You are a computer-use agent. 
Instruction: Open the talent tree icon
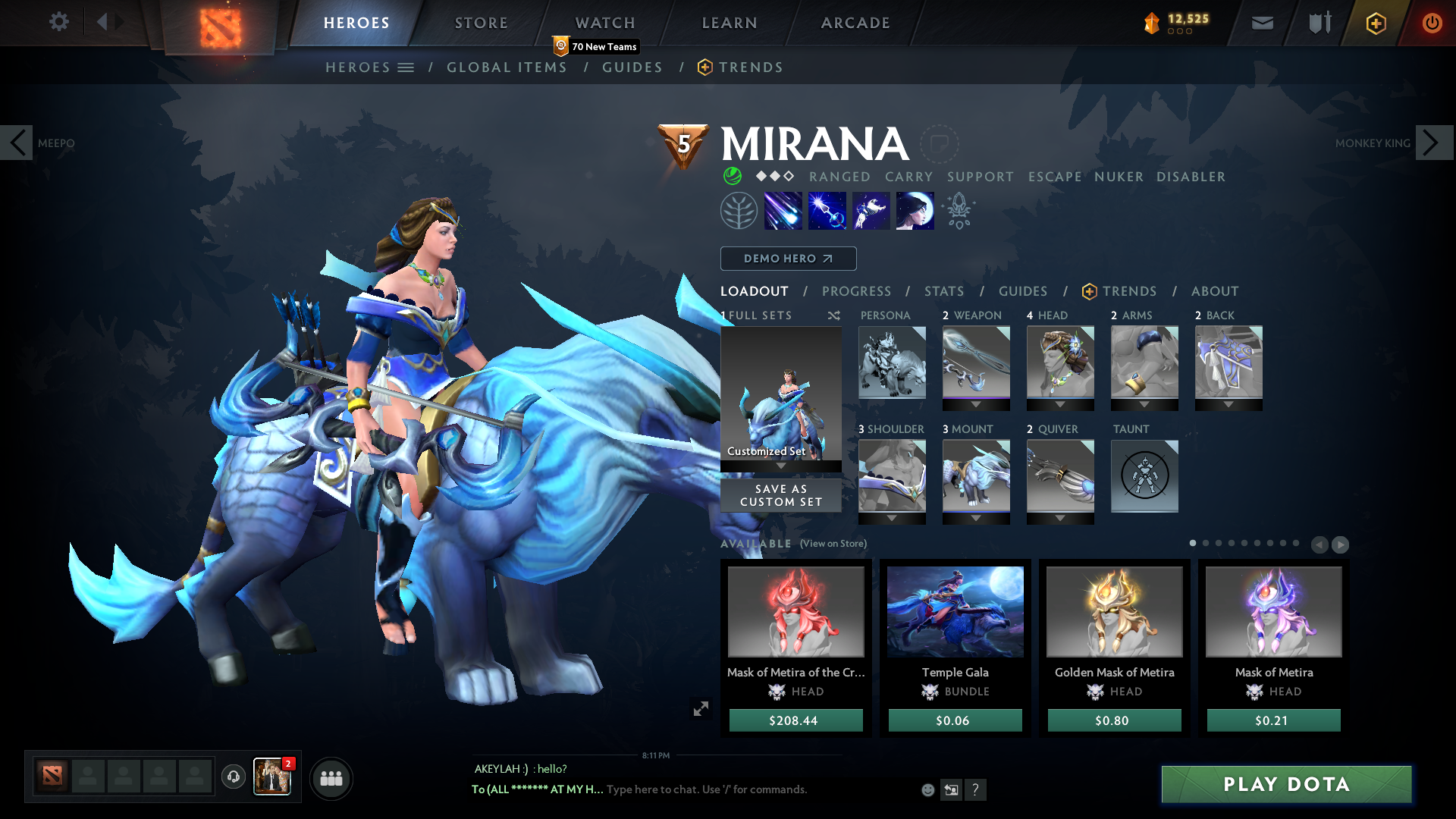pos(739,210)
